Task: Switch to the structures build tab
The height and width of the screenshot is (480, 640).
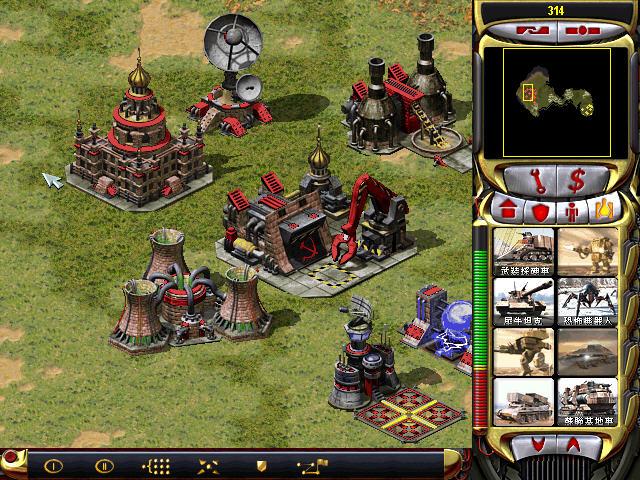Action: (x=509, y=211)
